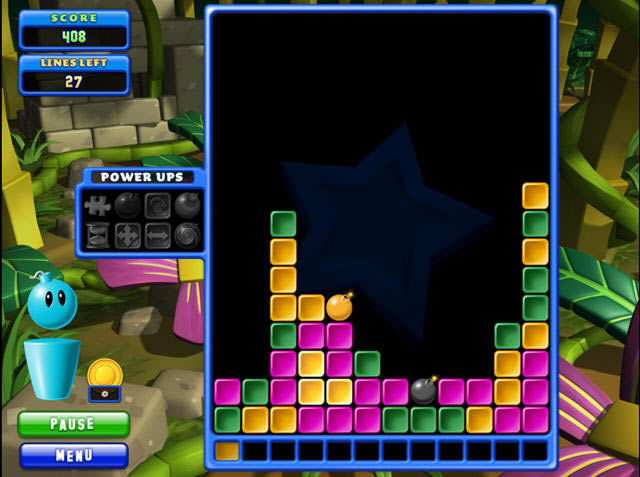Screen dimensions: 640x477
Task: Choose the four-way arrows power-up
Action: [x=128, y=236]
